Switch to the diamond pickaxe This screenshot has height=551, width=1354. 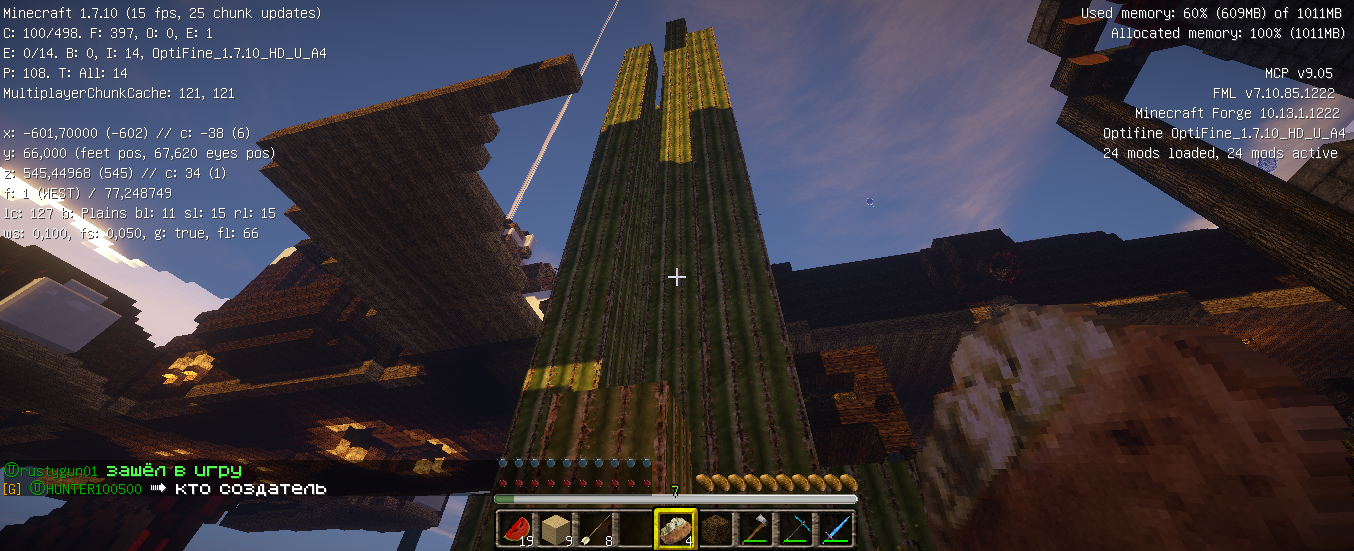coord(795,528)
